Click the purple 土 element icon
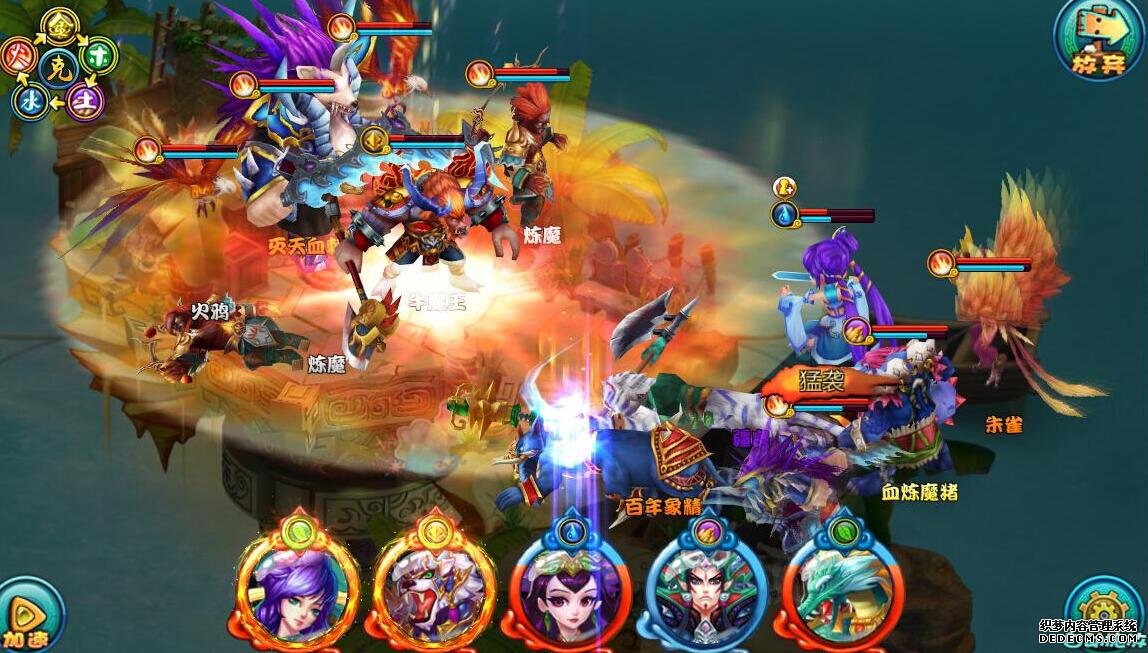Image resolution: width=1148 pixels, height=653 pixels. point(85,101)
